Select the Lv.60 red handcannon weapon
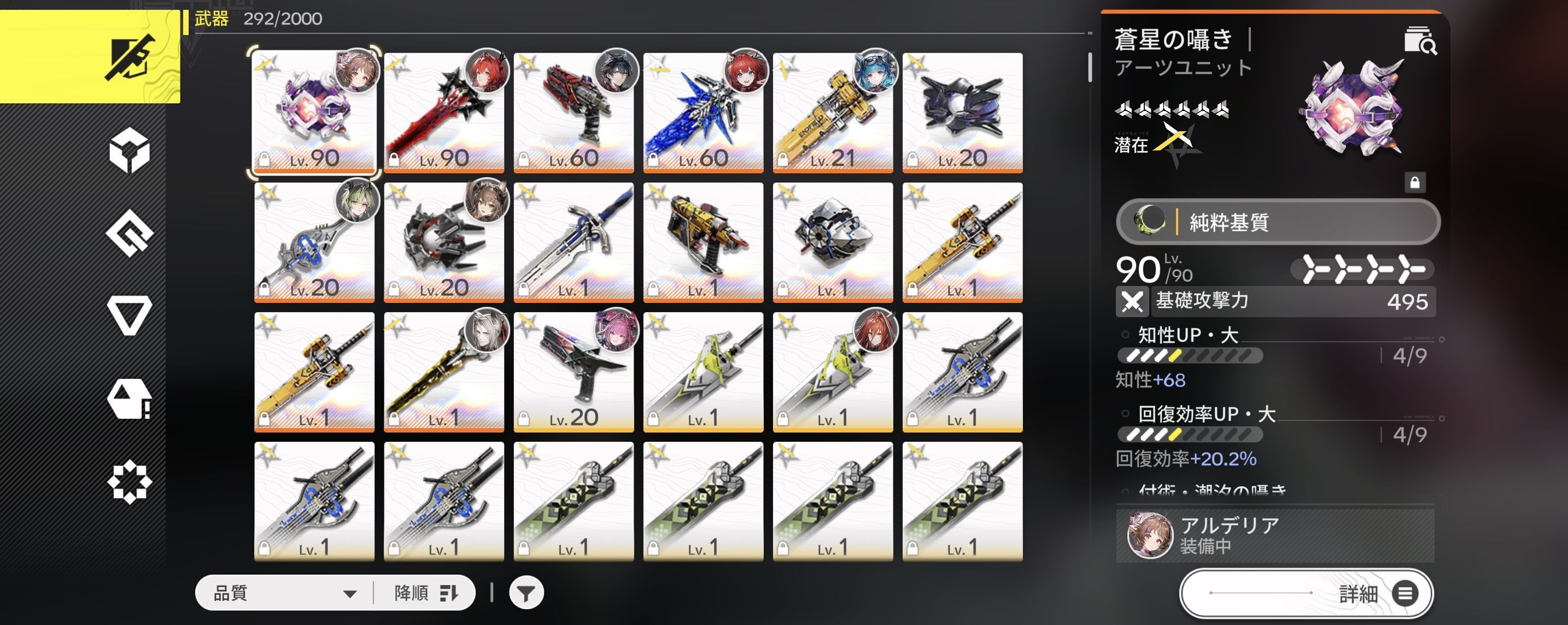This screenshot has width=1568, height=625. click(574, 113)
